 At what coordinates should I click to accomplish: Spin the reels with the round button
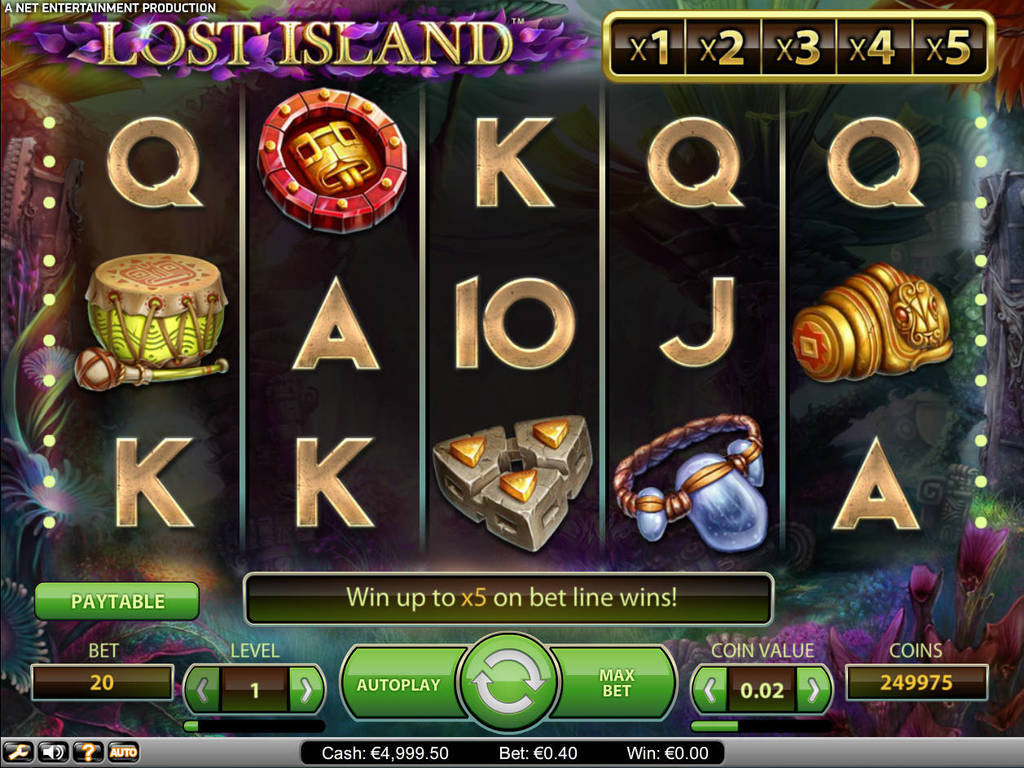(x=508, y=684)
